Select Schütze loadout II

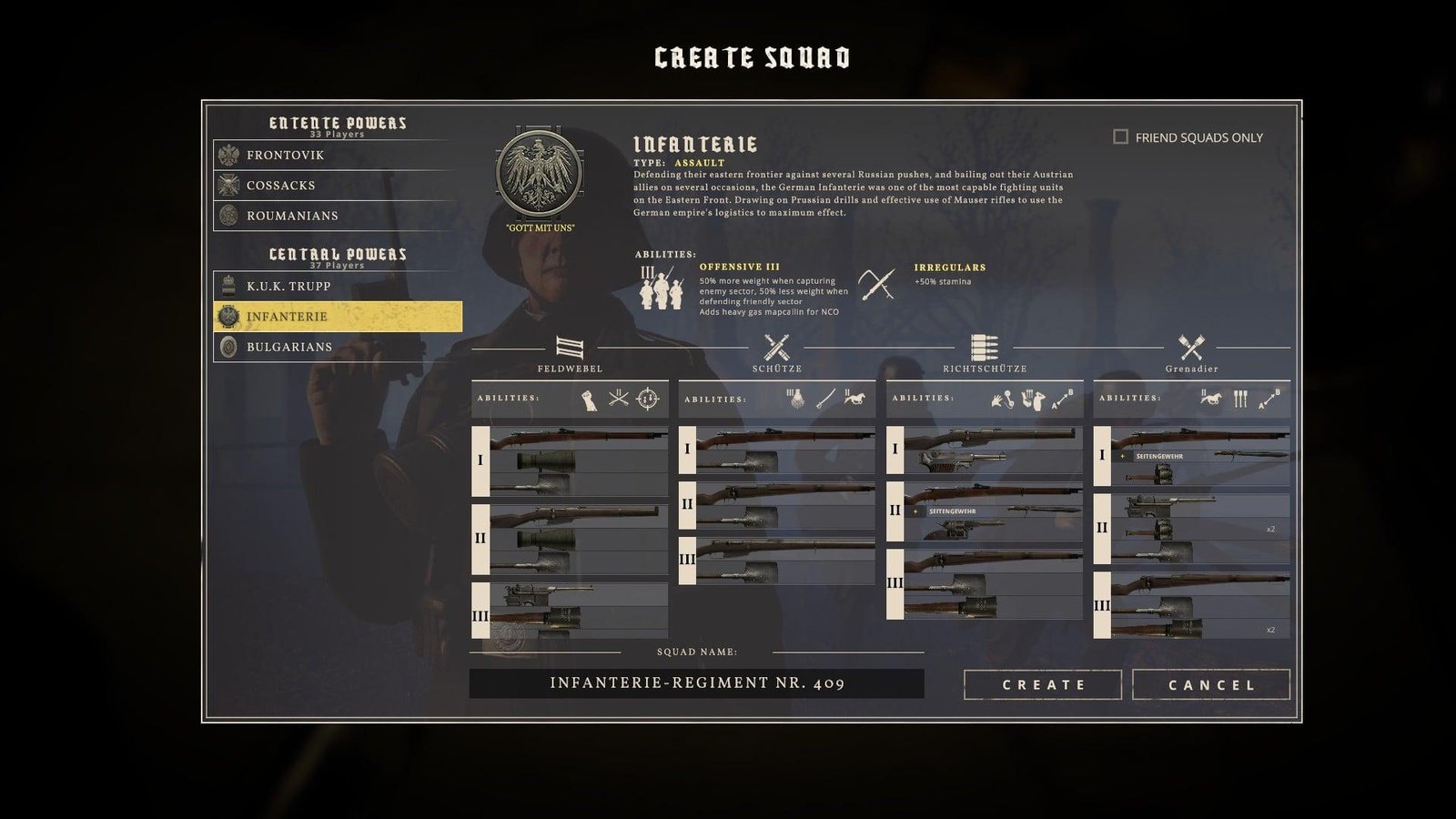coord(778,505)
